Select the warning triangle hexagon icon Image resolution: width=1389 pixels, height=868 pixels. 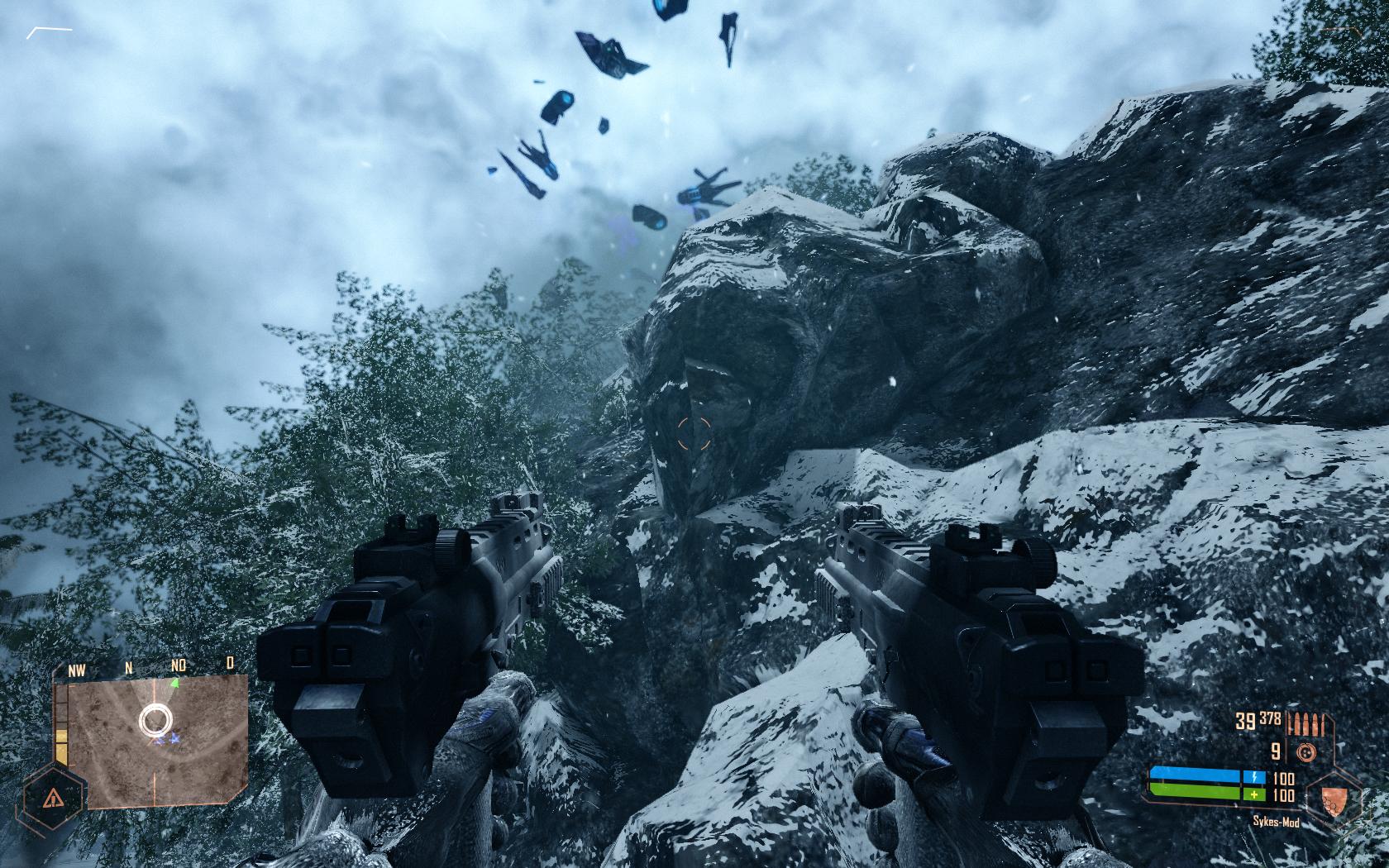pyautogui.click(x=54, y=798)
